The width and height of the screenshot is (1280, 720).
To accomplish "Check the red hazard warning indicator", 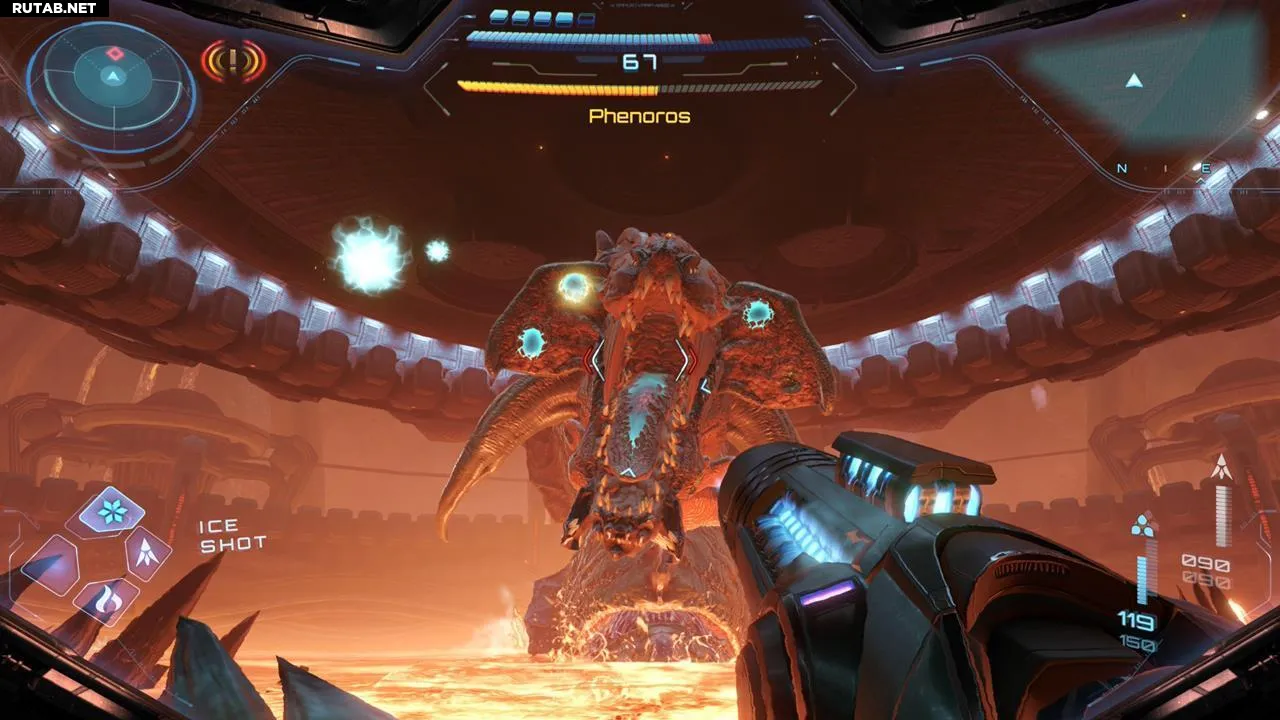I will coord(233,62).
